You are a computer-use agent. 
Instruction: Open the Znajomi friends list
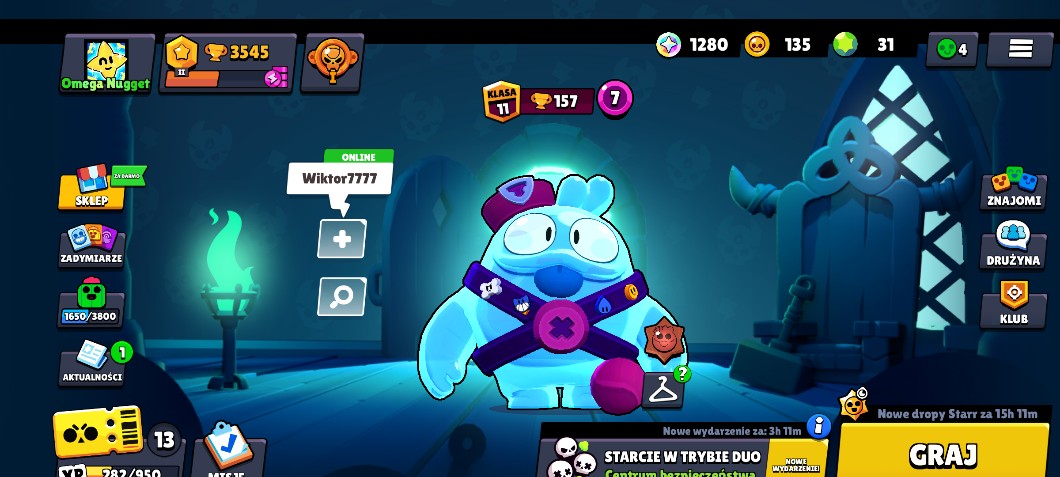[x=1013, y=188]
